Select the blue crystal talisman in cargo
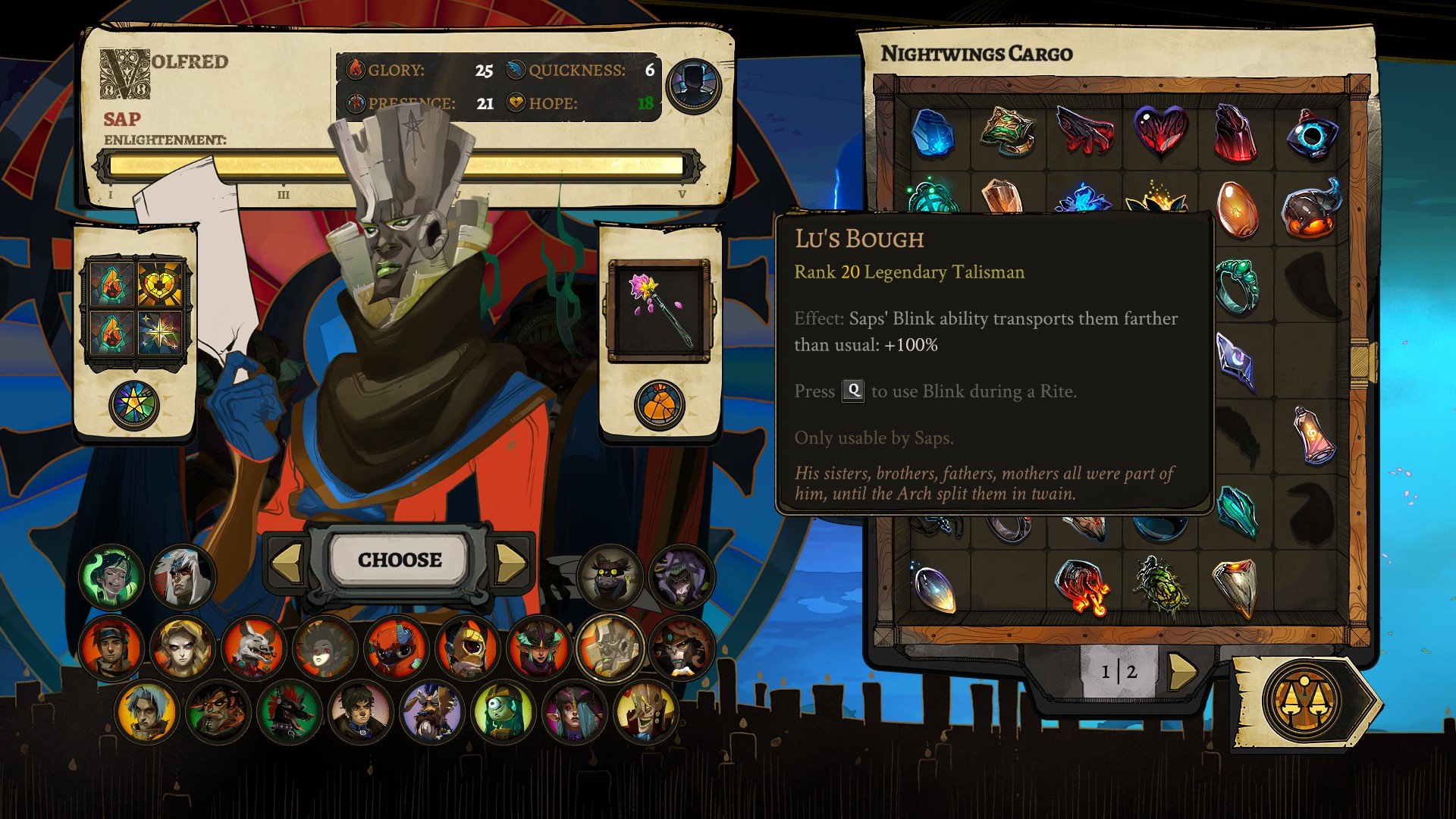 933,133
